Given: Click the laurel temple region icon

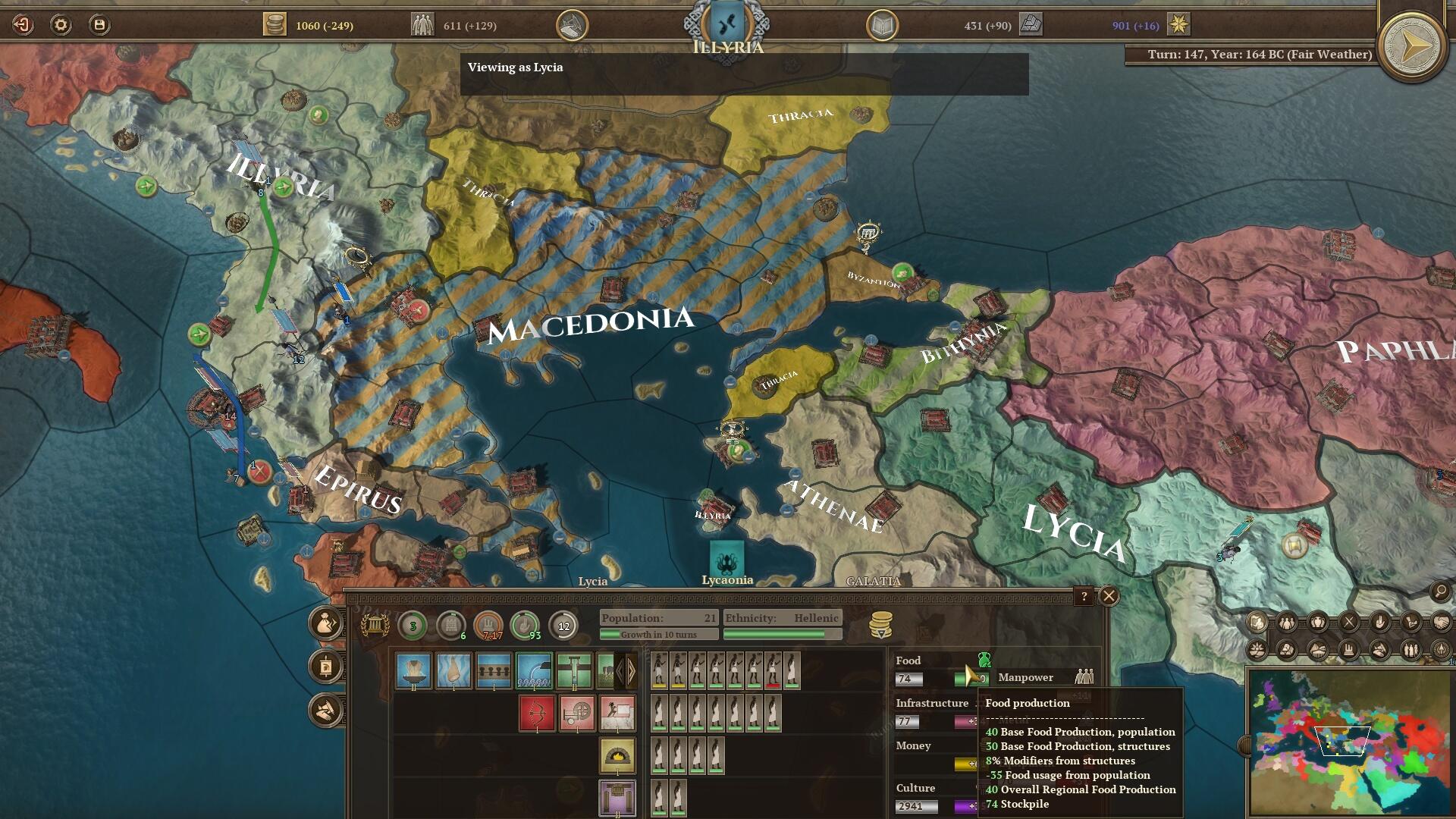Looking at the screenshot, I should coord(375,626).
